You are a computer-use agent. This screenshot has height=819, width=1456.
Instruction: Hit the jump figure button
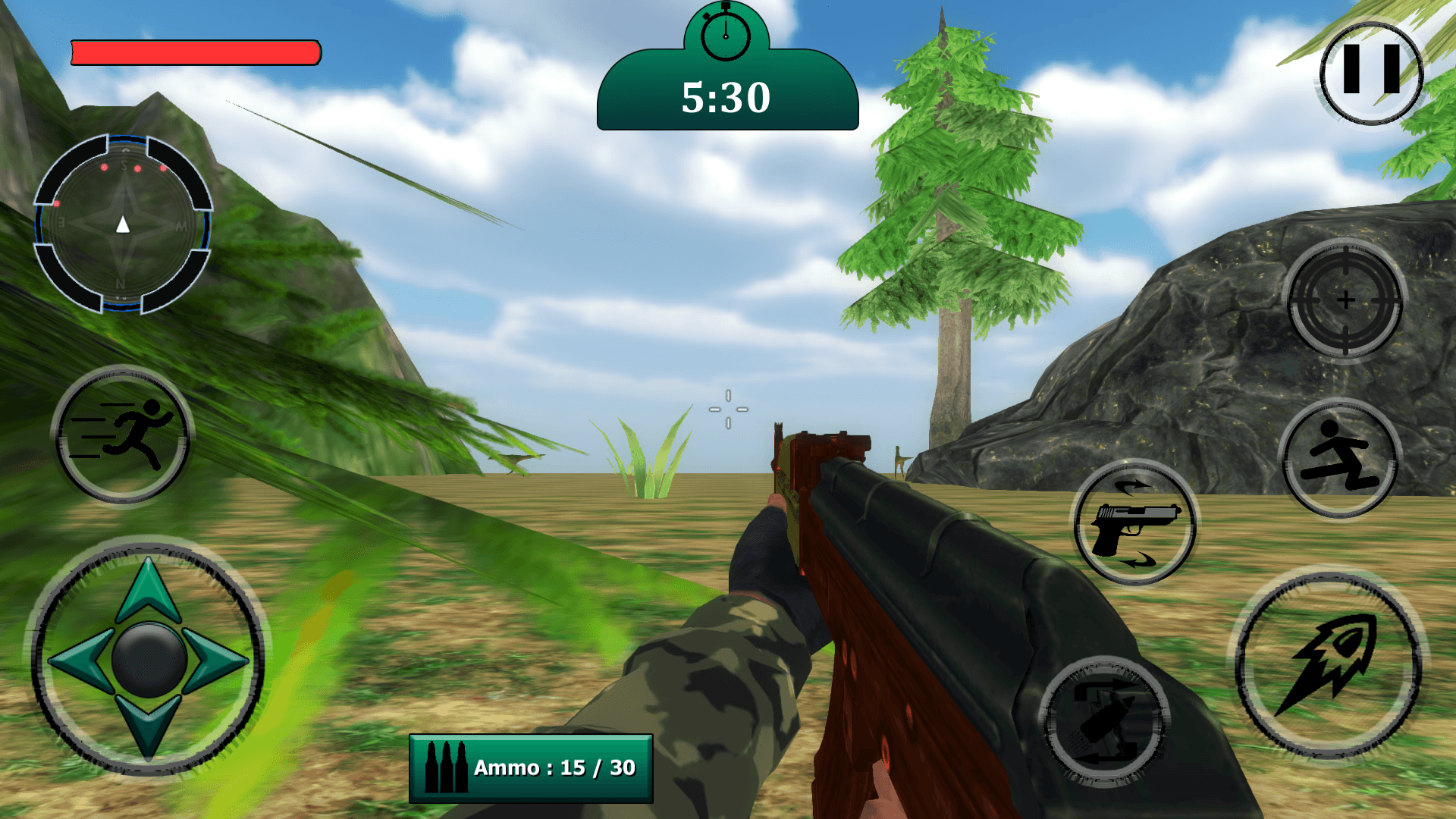click(x=1341, y=457)
